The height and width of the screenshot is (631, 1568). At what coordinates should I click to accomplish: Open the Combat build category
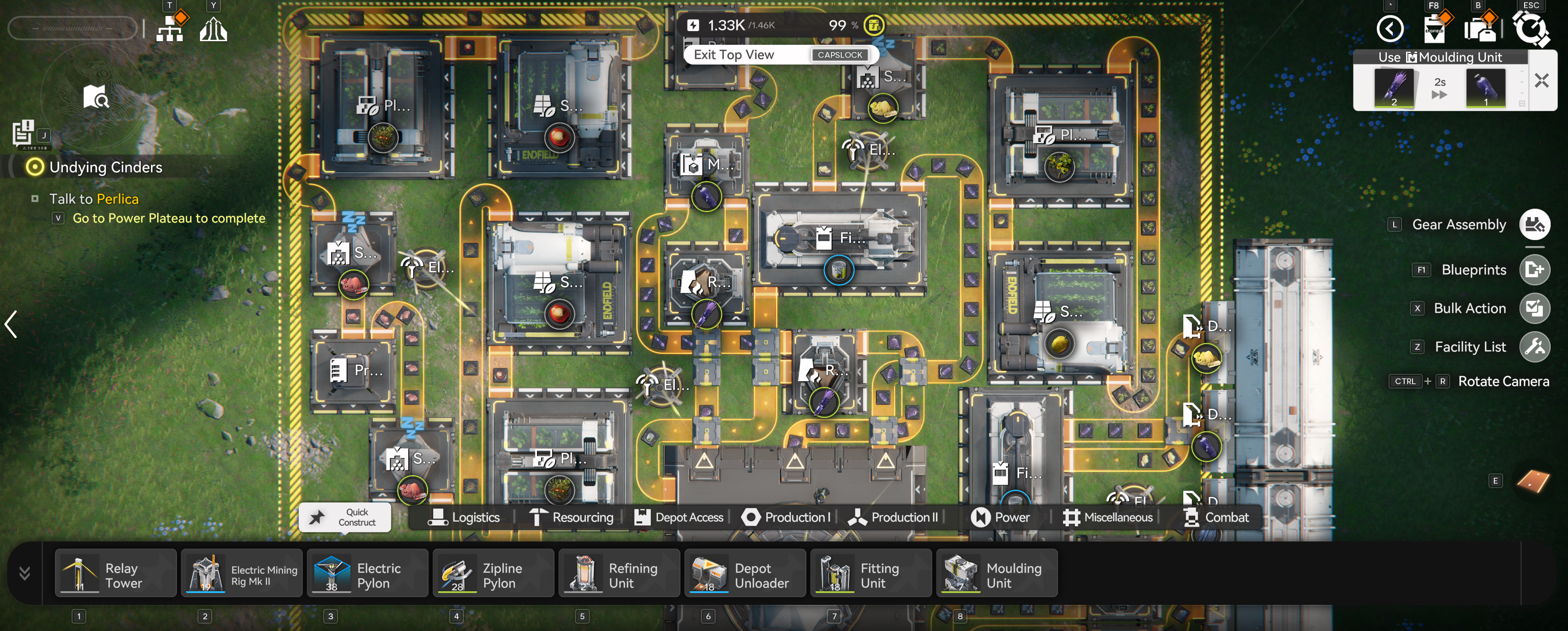point(1216,517)
